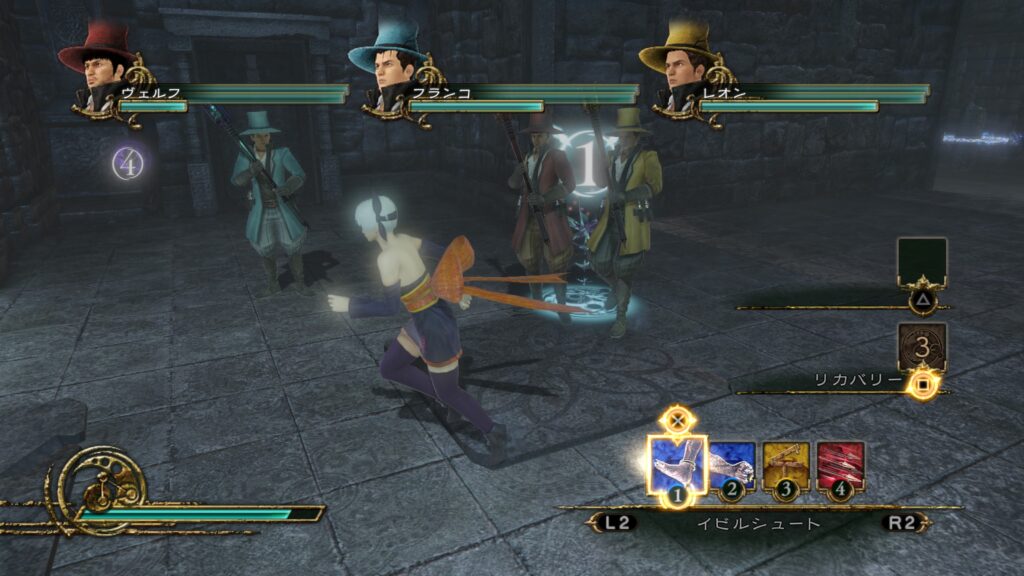Screen dimensions: 1024x576
Task: Use the リカバリー recovery item slot
Action: [x=921, y=347]
